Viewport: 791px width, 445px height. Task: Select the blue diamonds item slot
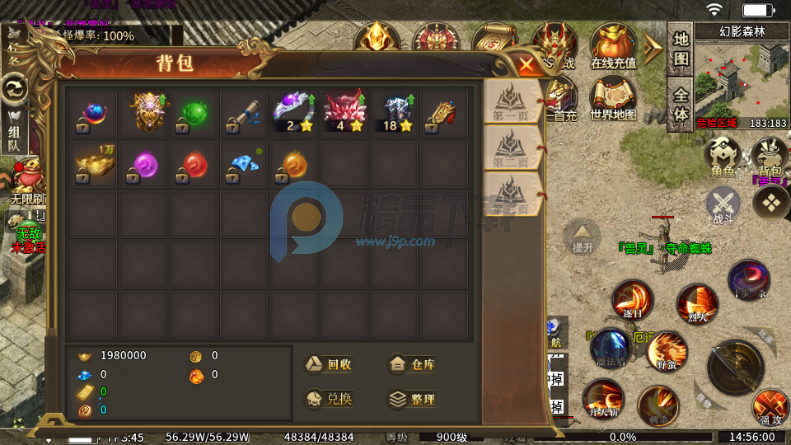click(245, 164)
